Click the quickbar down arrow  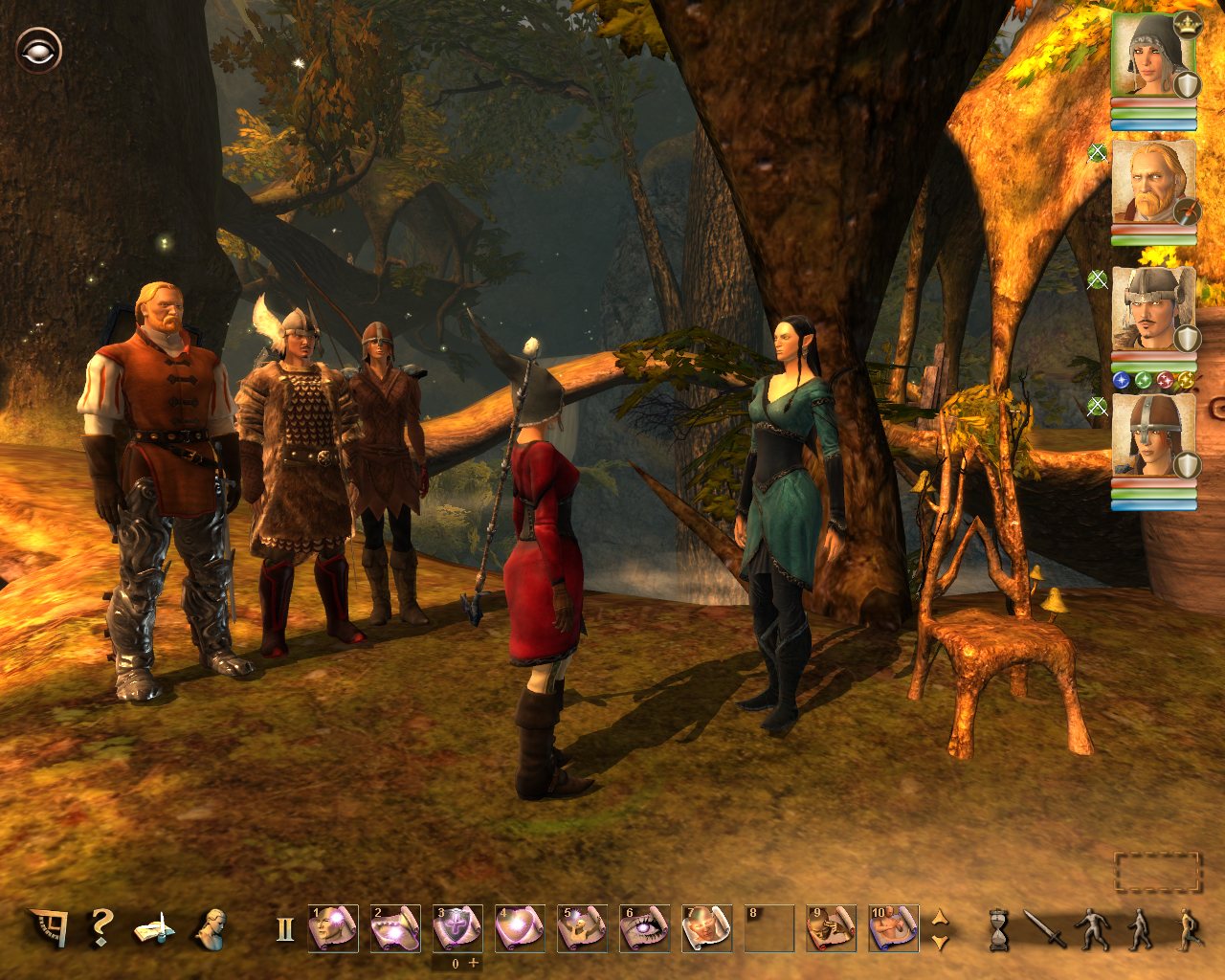[940, 943]
